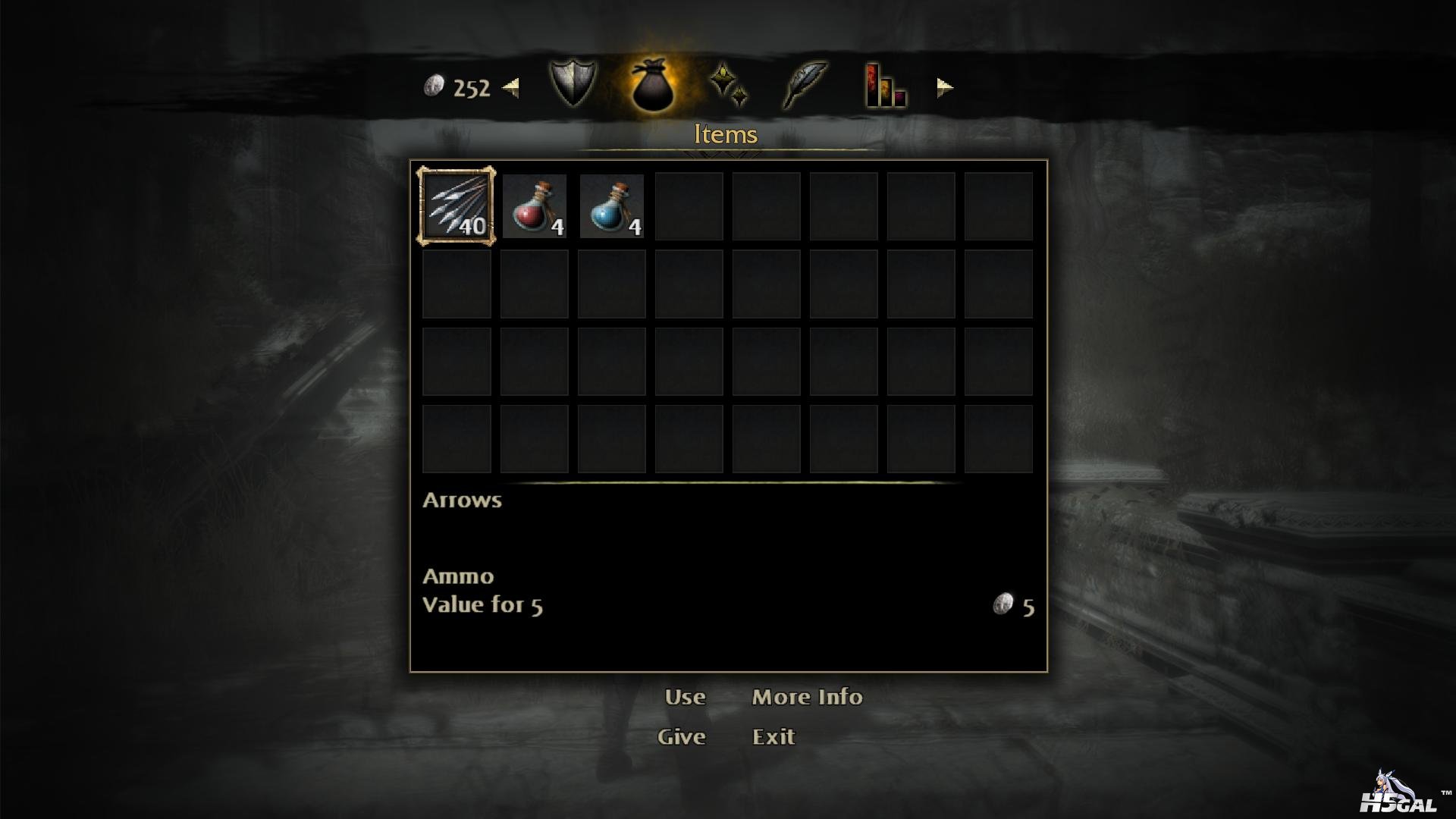
Task: Open the feather quill journal tab
Action: (805, 84)
